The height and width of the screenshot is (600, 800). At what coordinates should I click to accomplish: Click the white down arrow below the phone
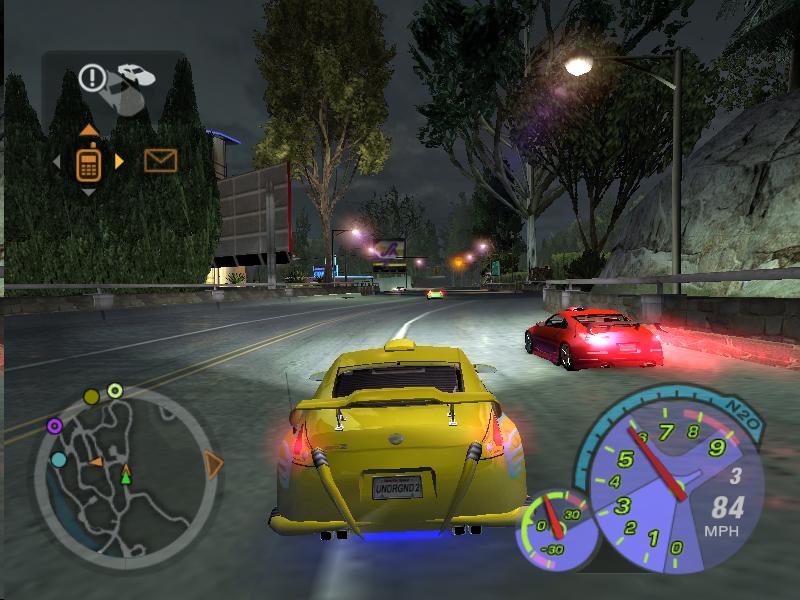89,191
